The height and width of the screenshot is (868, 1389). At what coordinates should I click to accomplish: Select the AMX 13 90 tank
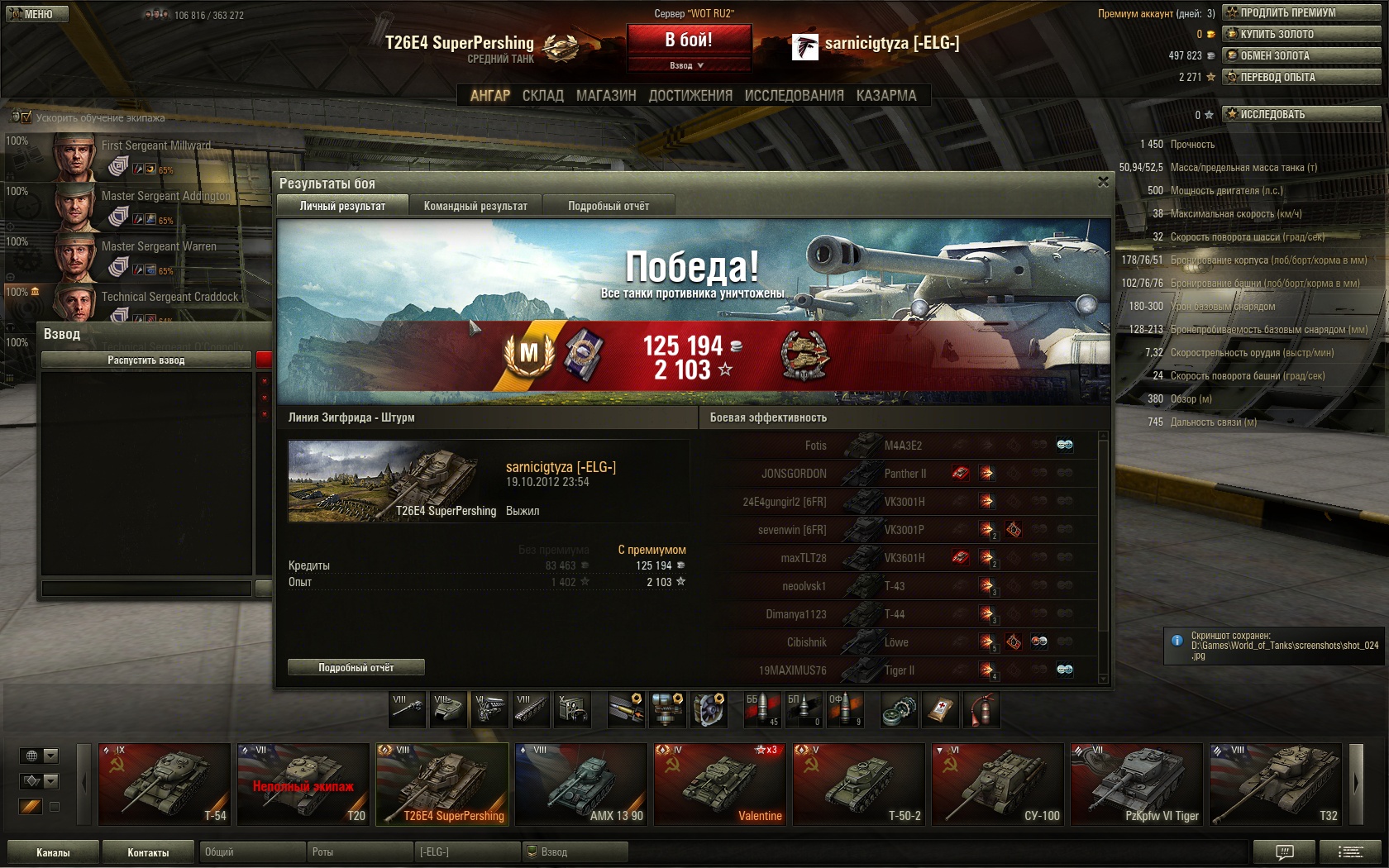point(580,784)
